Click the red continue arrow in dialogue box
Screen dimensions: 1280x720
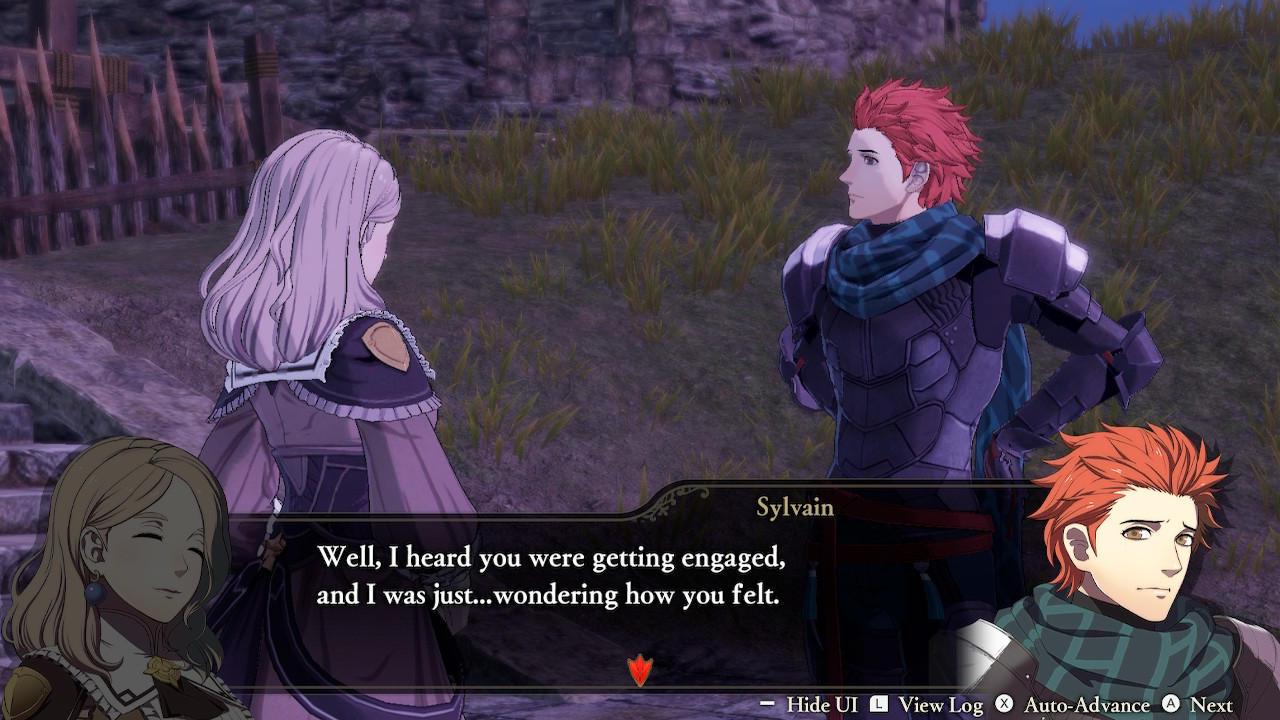[638, 669]
